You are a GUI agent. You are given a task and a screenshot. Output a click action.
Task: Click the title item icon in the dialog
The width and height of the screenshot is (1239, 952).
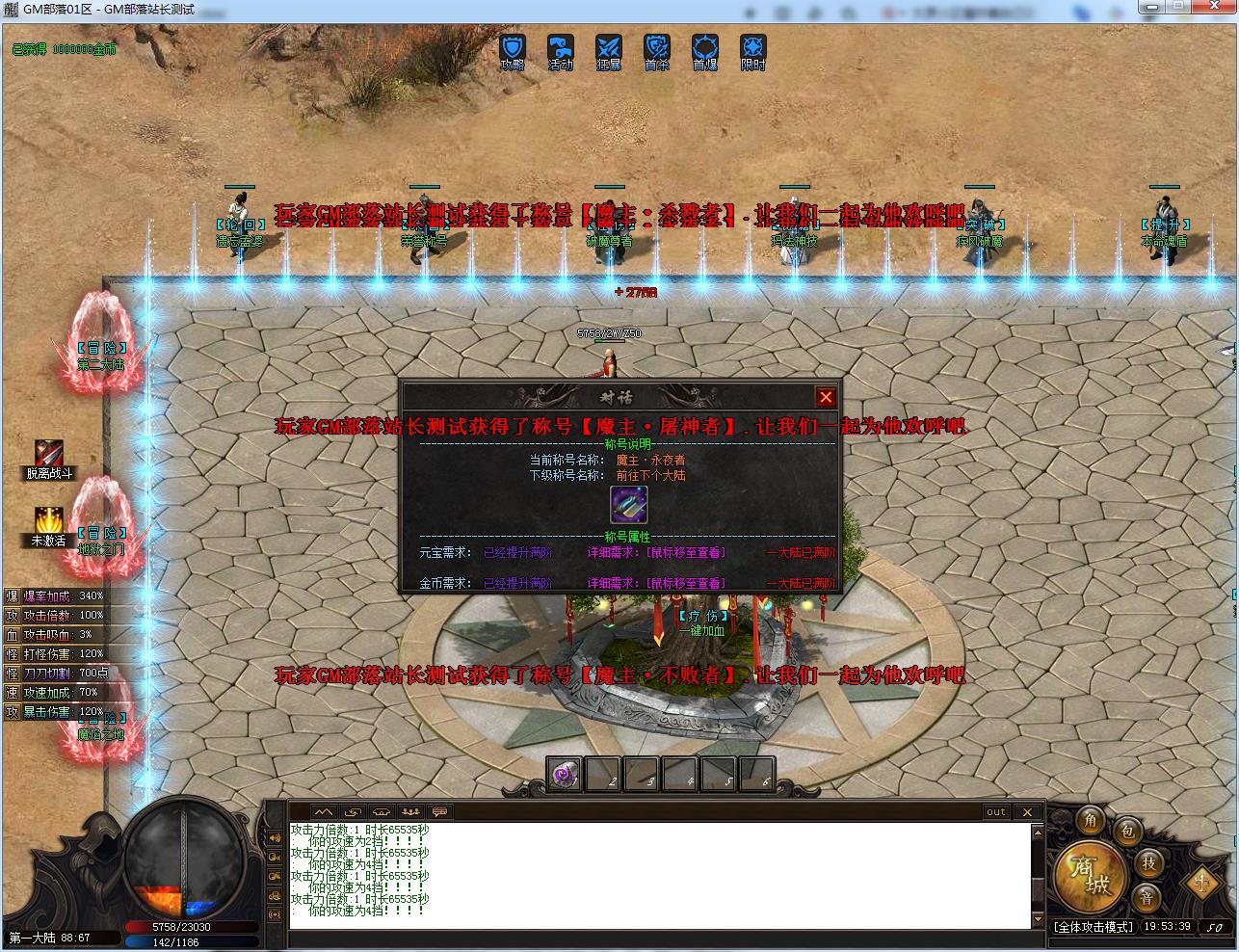629,505
